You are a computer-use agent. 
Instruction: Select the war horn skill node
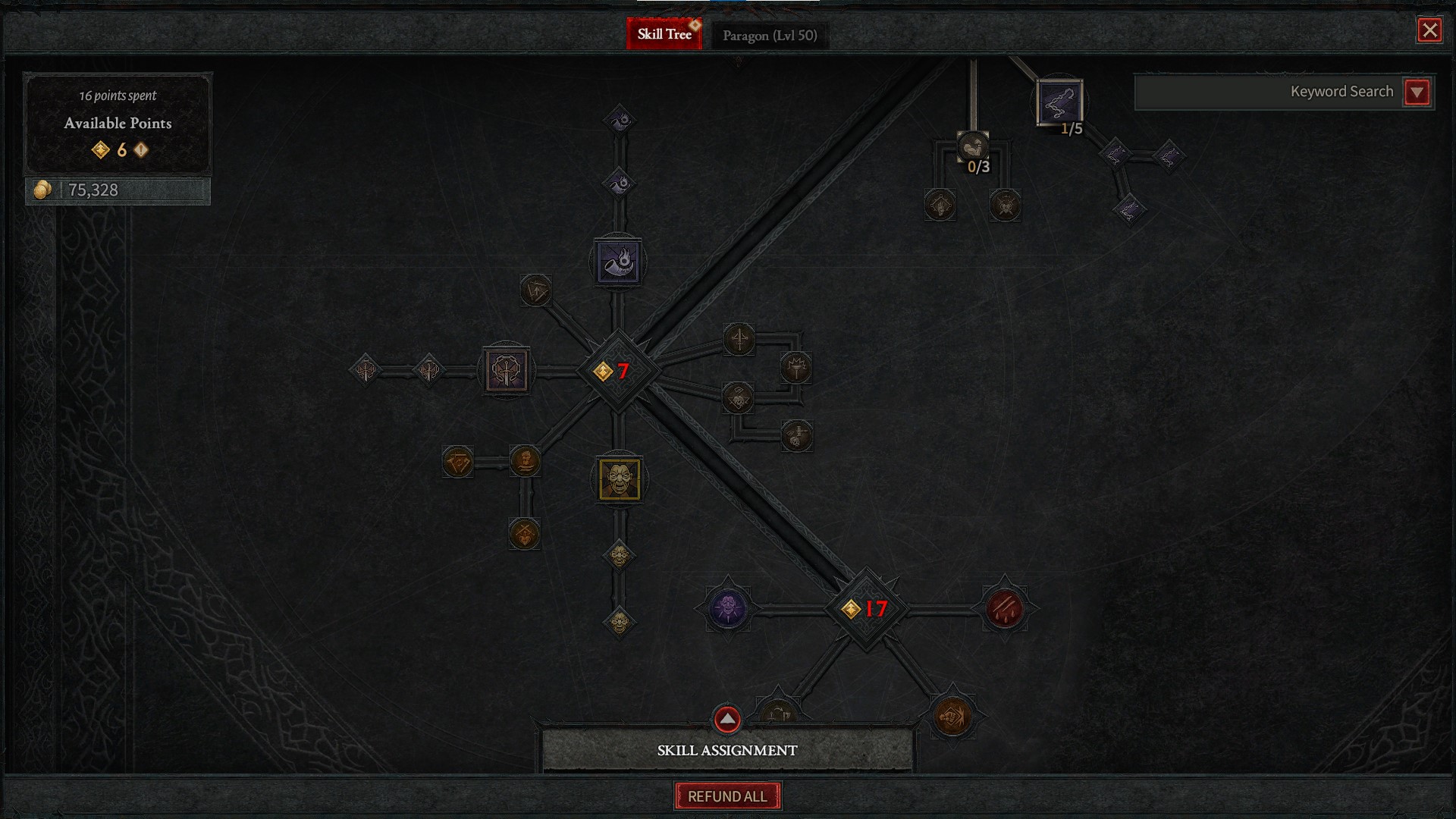[x=618, y=262]
